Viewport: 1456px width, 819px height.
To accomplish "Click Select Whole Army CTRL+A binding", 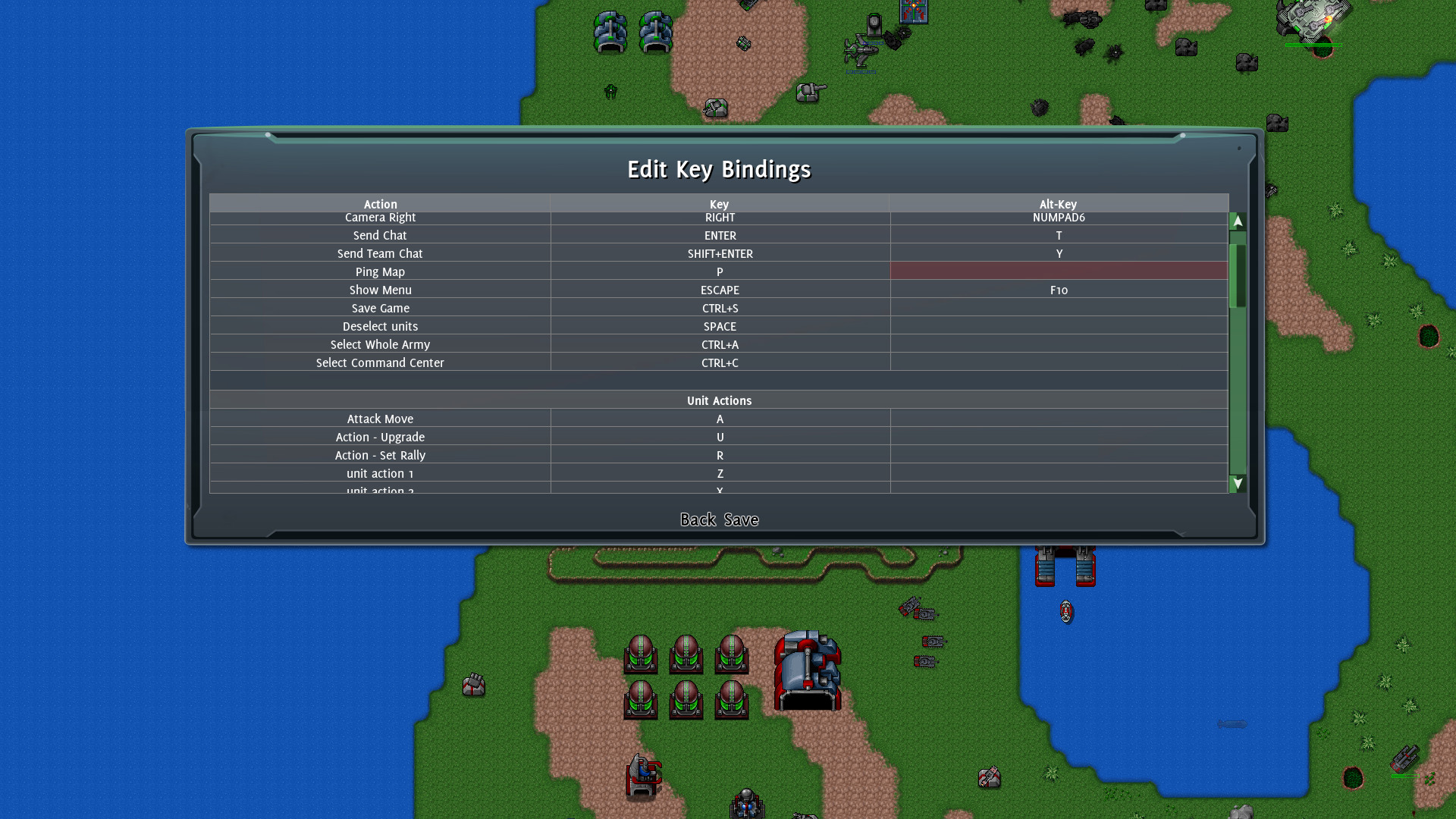I will pyautogui.click(x=719, y=344).
